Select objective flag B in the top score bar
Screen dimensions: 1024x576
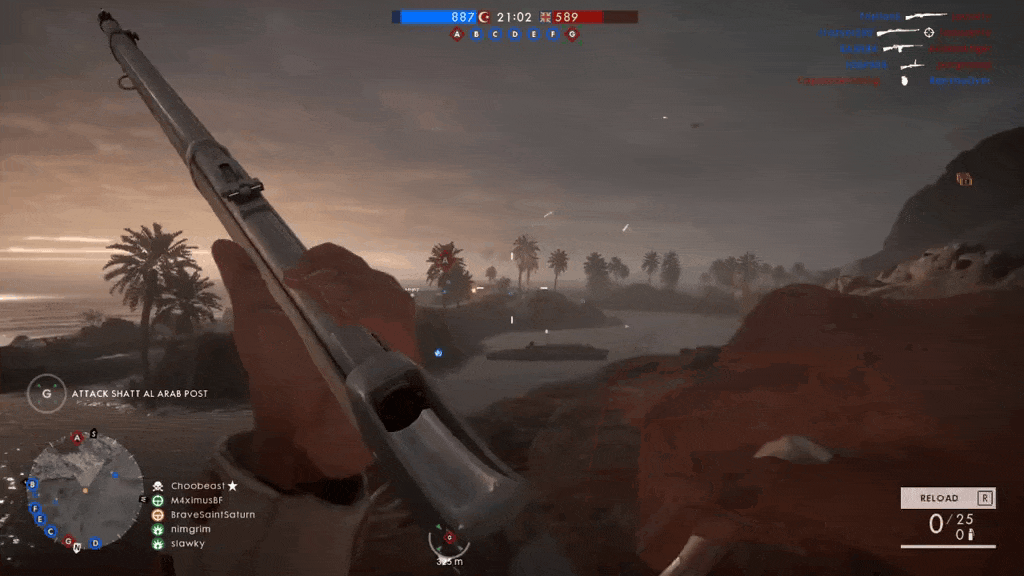click(476, 34)
